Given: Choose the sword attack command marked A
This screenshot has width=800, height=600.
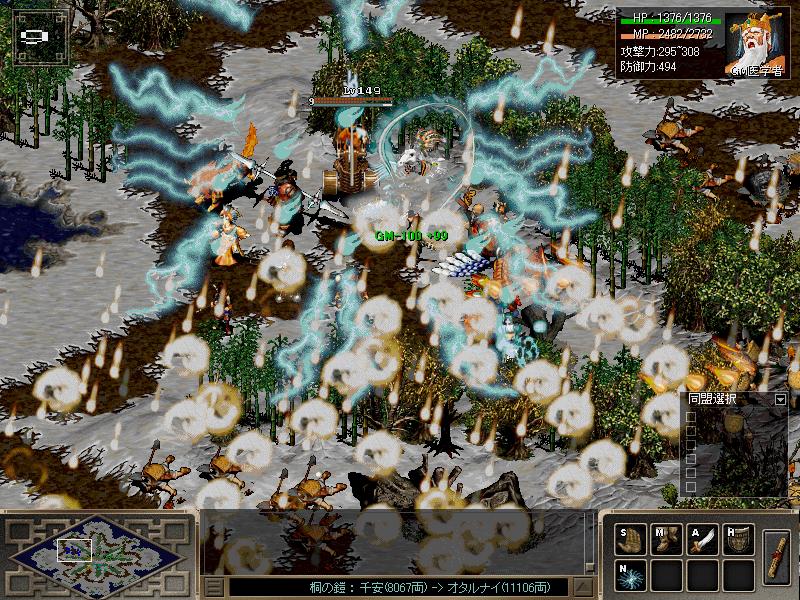Looking at the screenshot, I should coord(702,541).
